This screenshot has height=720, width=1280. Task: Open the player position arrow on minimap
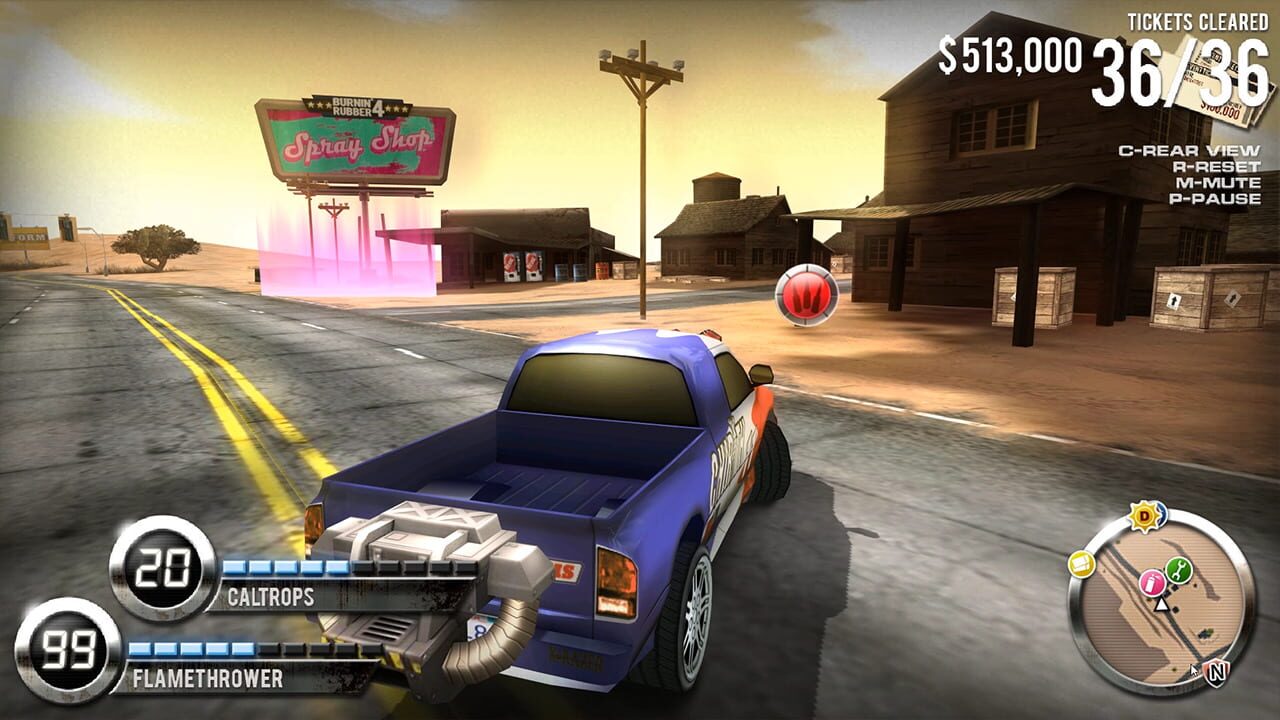pyautogui.click(x=1162, y=606)
